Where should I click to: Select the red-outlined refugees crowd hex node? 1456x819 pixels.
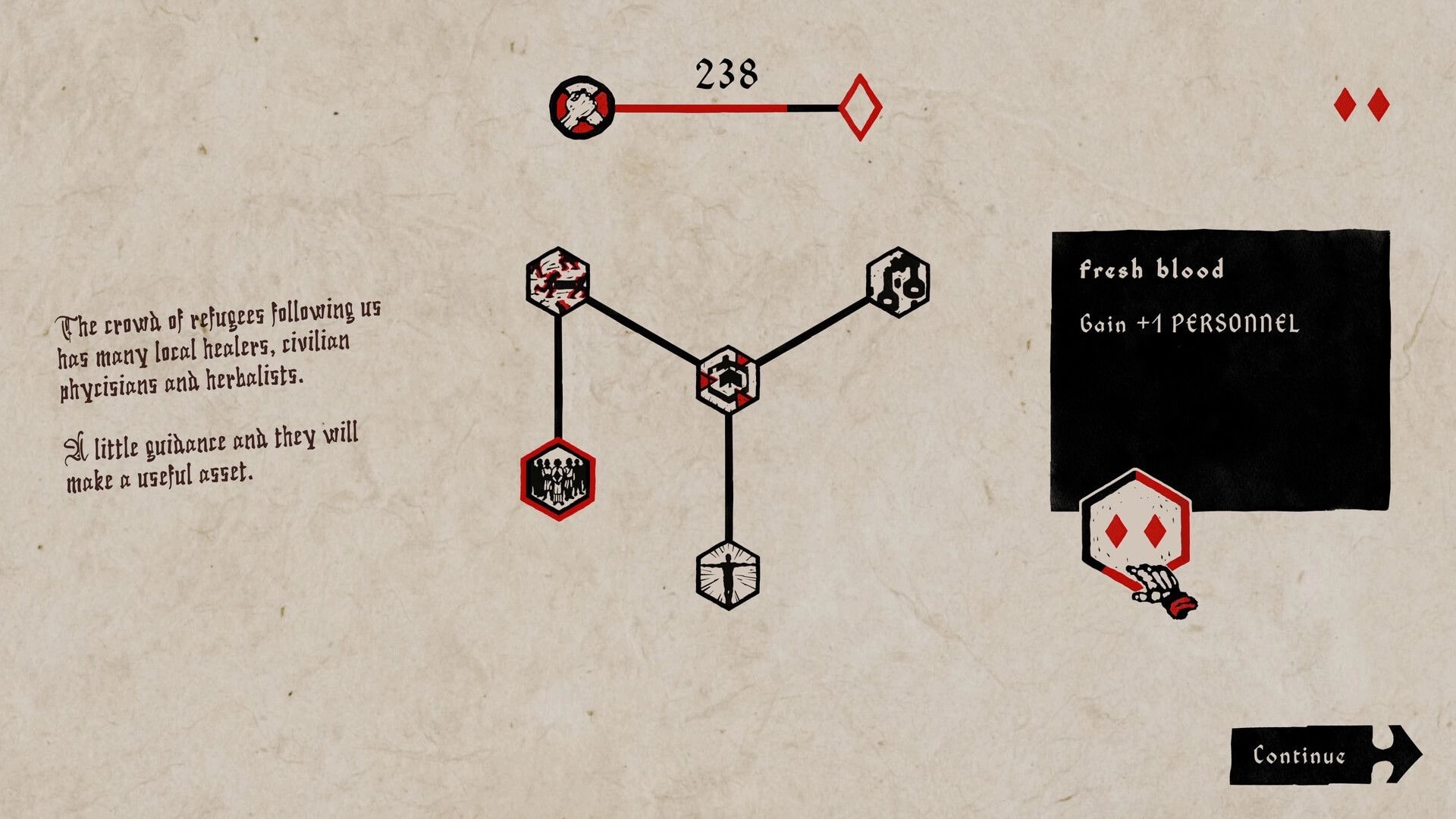(557, 478)
